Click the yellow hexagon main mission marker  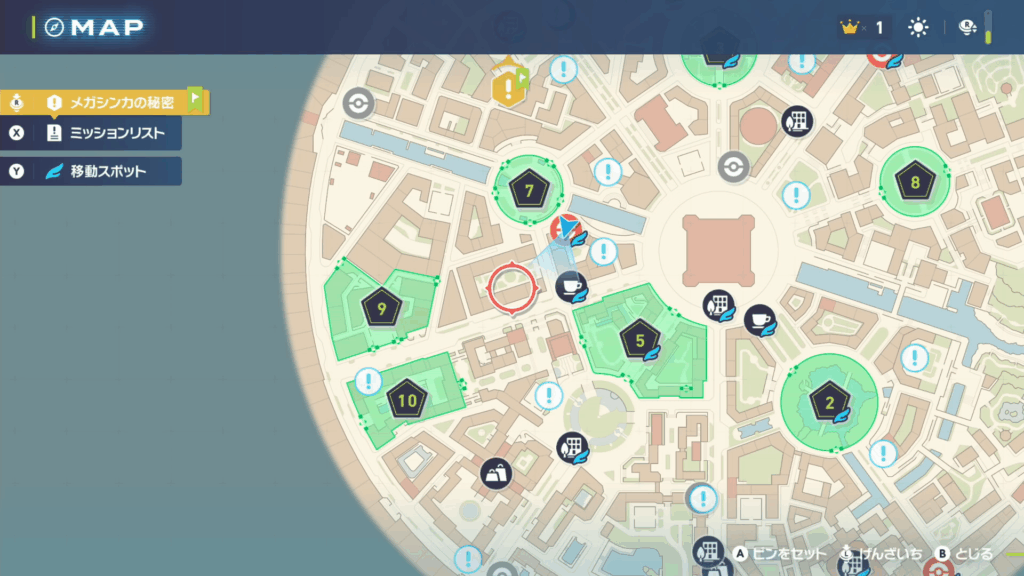tap(509, 88)
